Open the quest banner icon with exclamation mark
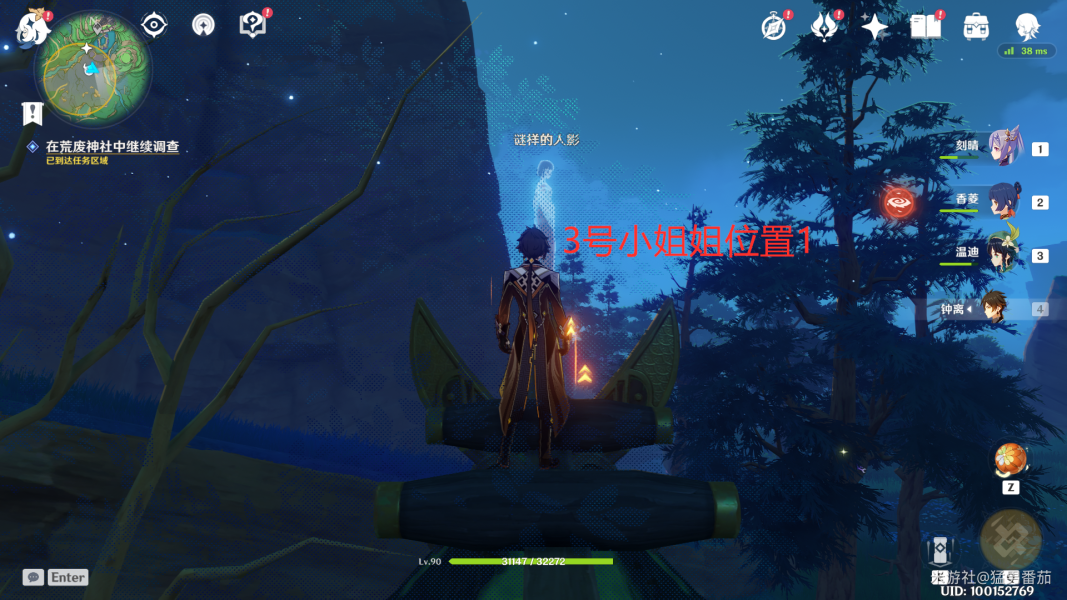 coord(33,114)
